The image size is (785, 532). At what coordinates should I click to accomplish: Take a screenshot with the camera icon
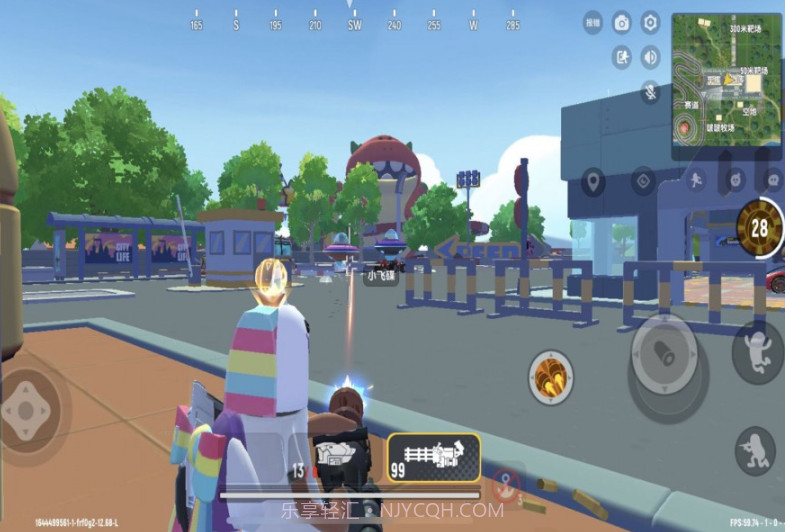pos(621,22)
